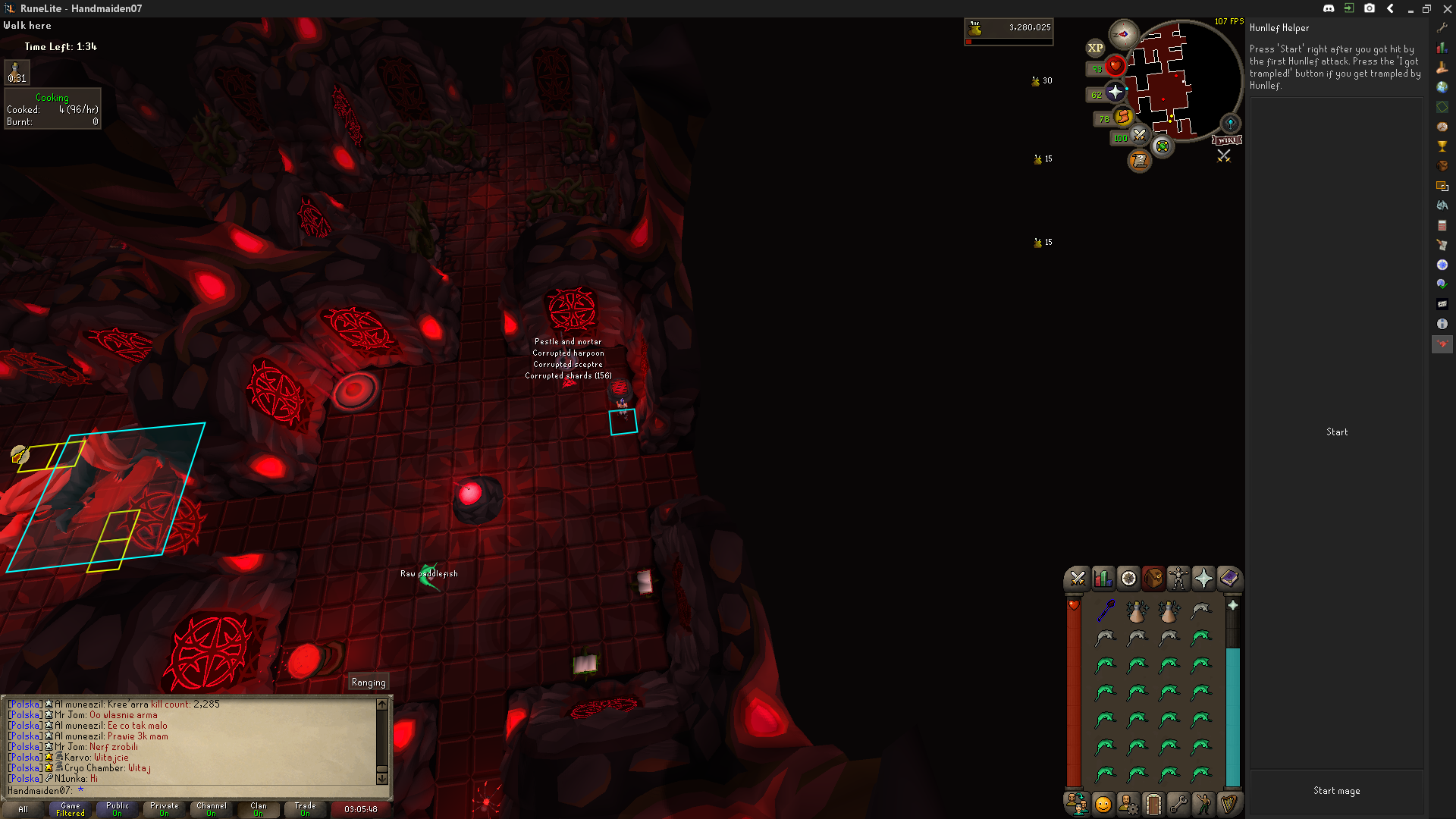
Task: Take a screenshot with the camera icon
Action: (1370, 8)
